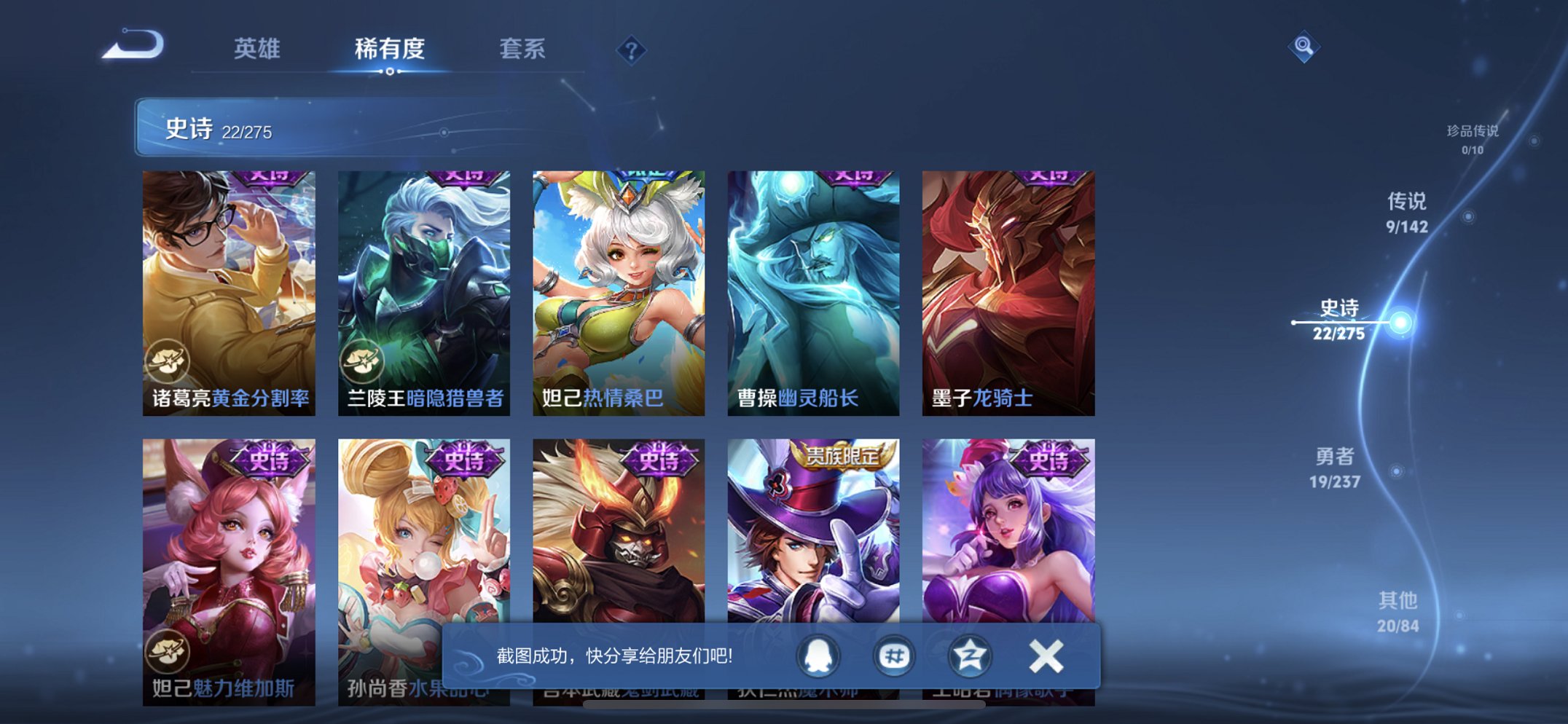Open help with the question mark icon

(x=632, y=49)
